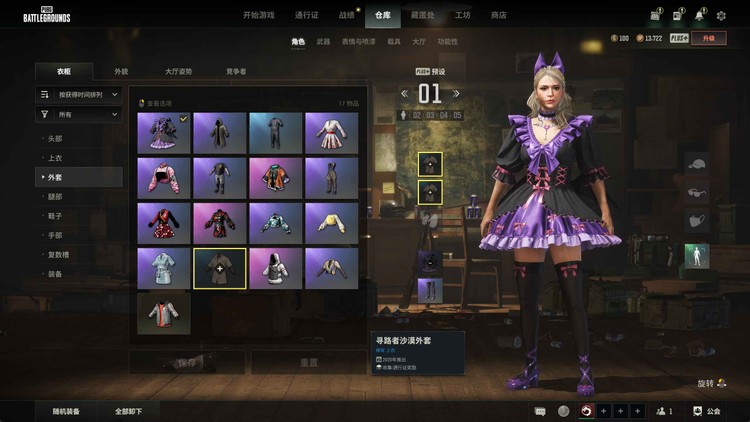This screenshot has height=422, width=750.
Task: Pick the pink hoodie jacket item
Action: pos(163,177)
